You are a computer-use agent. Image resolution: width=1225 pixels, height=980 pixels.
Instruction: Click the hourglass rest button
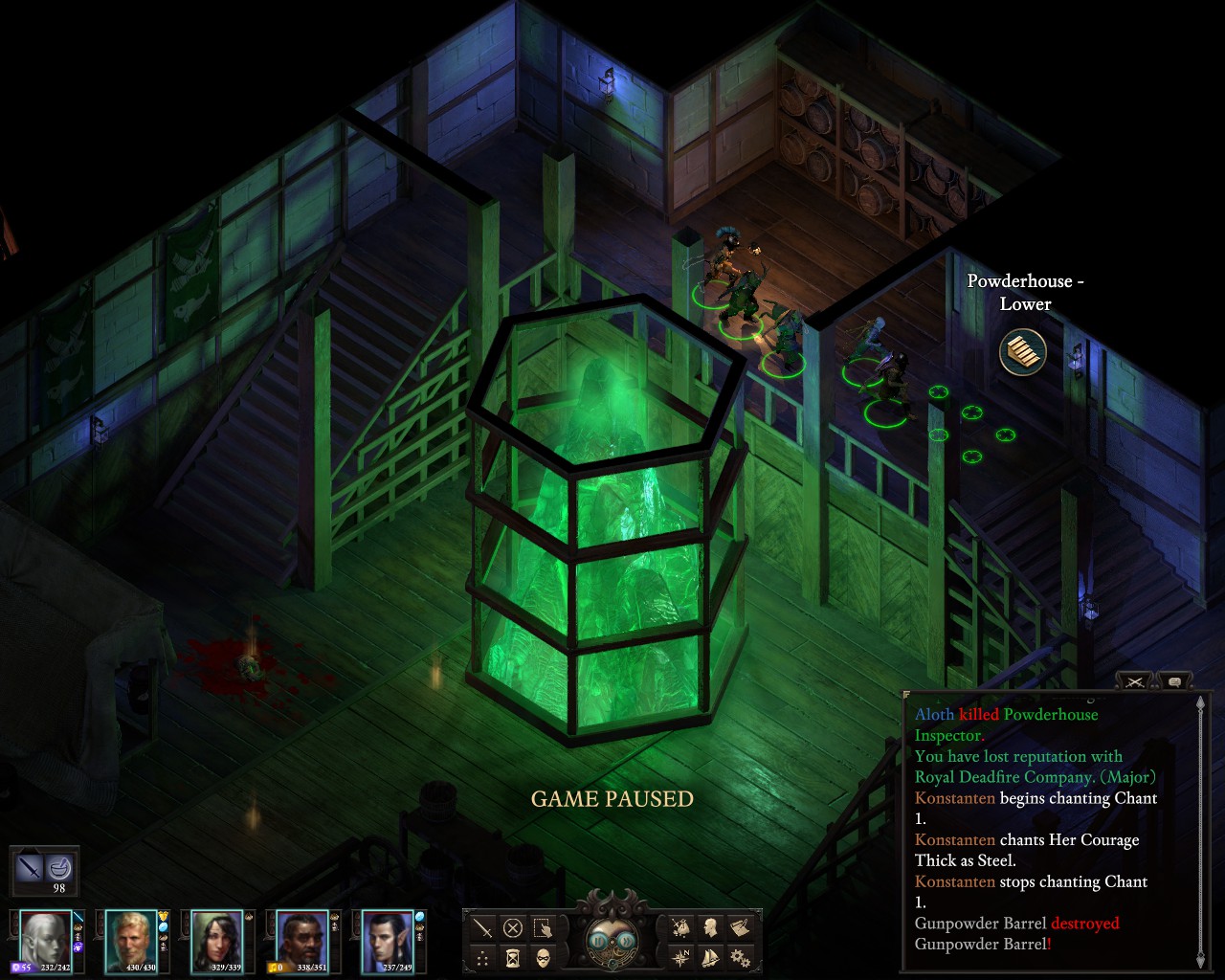[513, 957]
